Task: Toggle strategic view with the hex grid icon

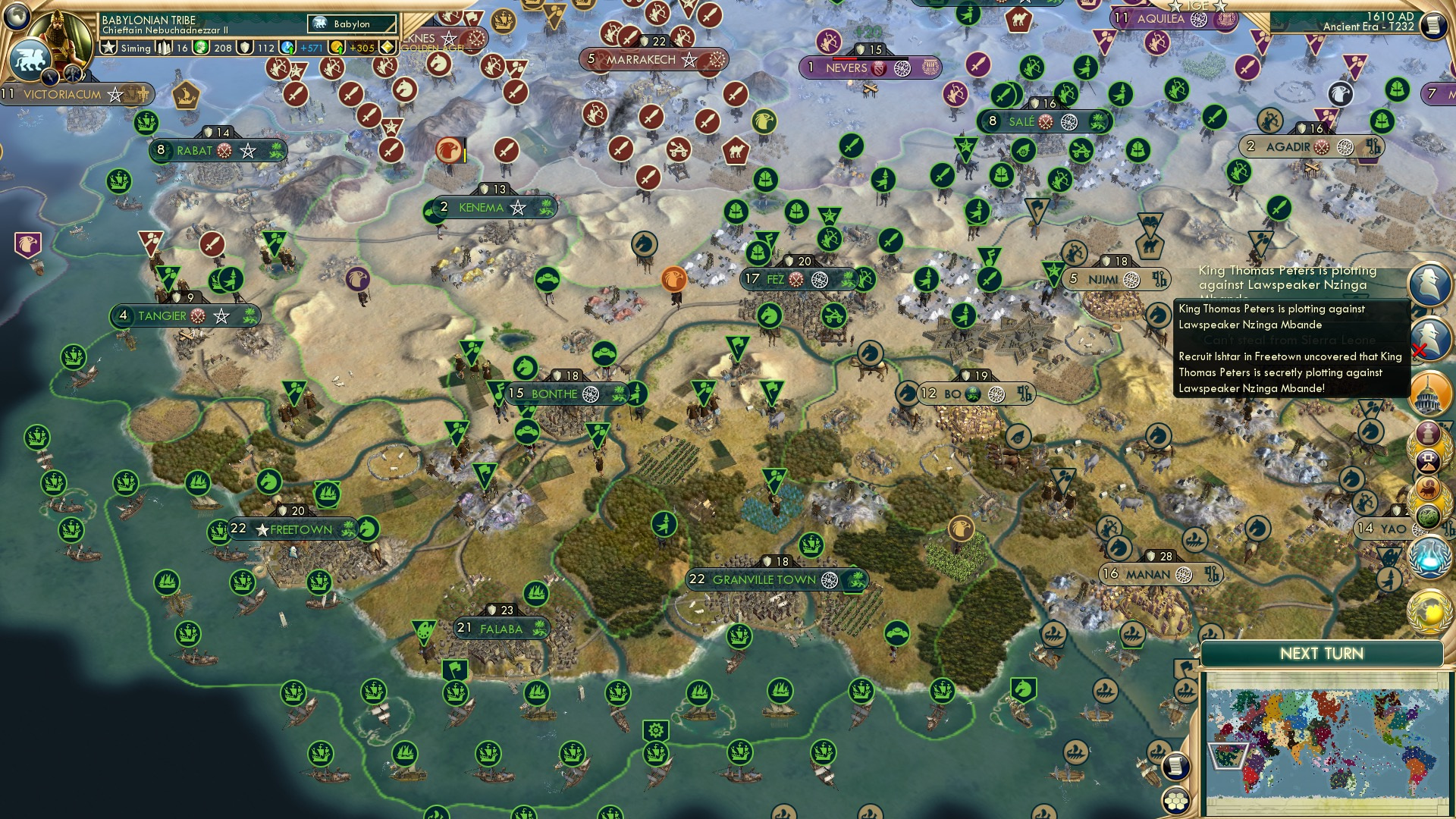Action: 1175,800
